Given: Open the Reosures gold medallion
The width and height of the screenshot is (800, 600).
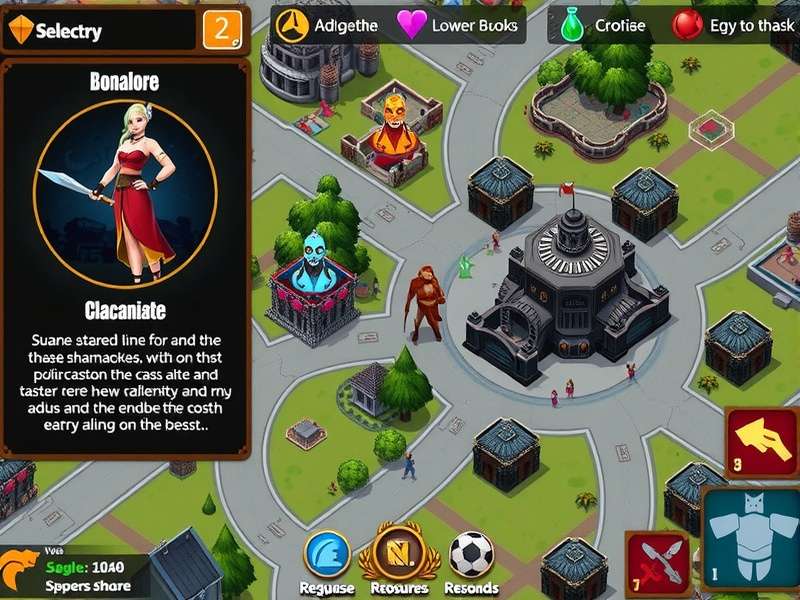Looking at the screenshot, I should 399,551.
